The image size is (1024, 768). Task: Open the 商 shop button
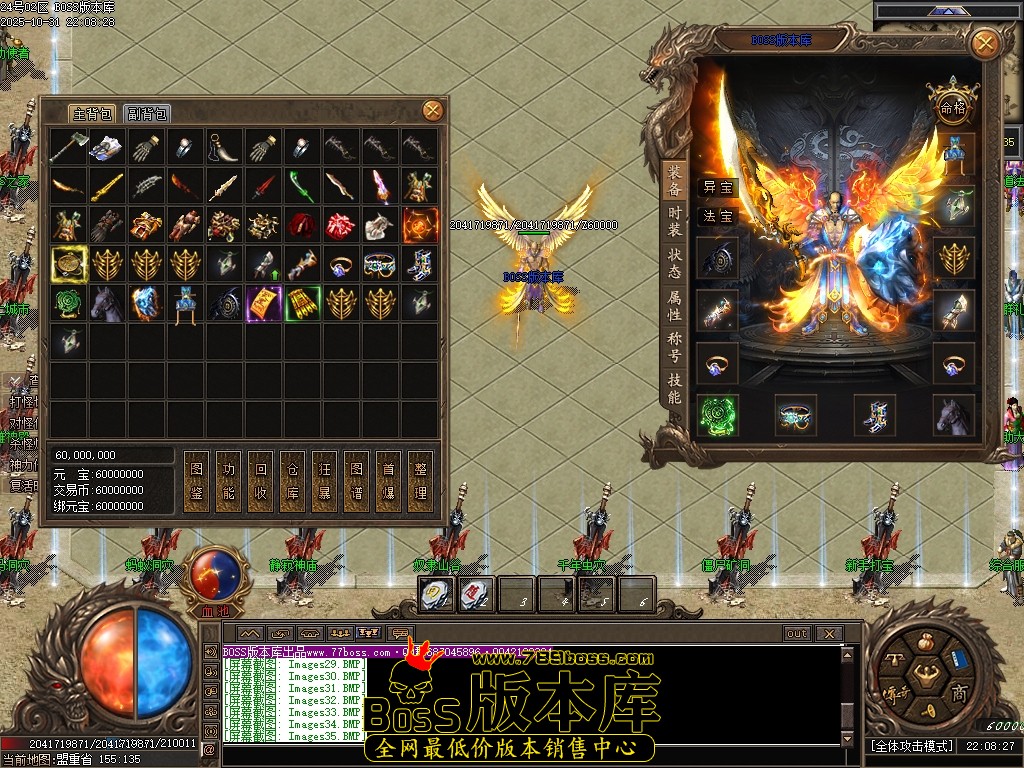point(958,693)
